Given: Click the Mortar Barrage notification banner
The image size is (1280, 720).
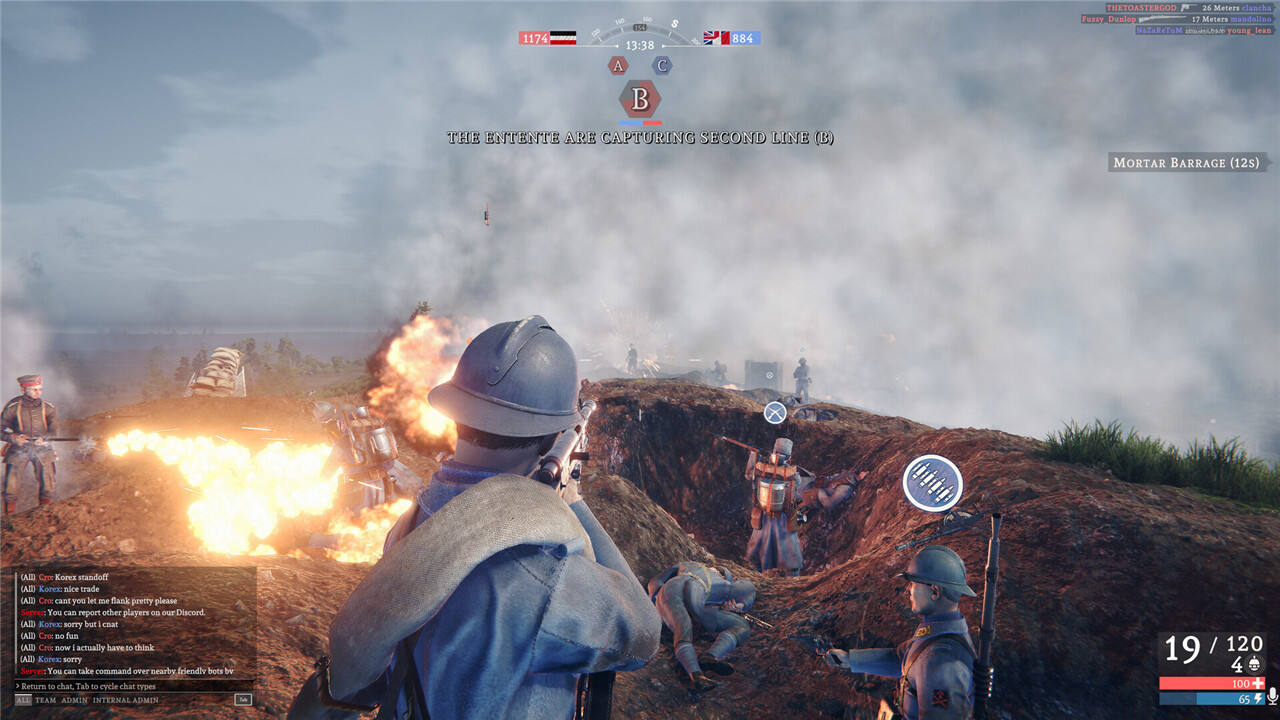Looking at the screenshot, I should 1187,162.
